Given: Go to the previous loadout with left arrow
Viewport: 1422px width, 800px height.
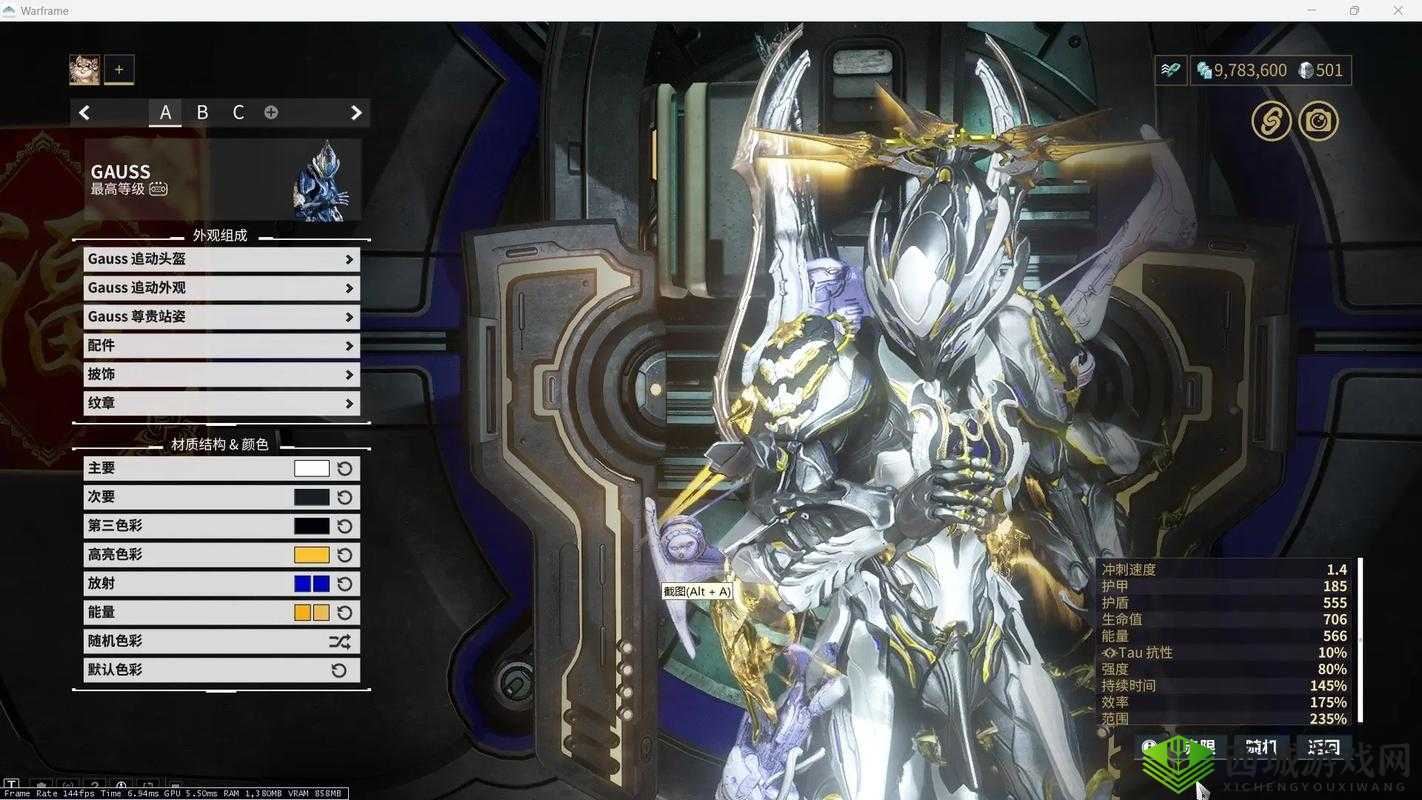Looking at the screenshot, I should click(85, 113).
